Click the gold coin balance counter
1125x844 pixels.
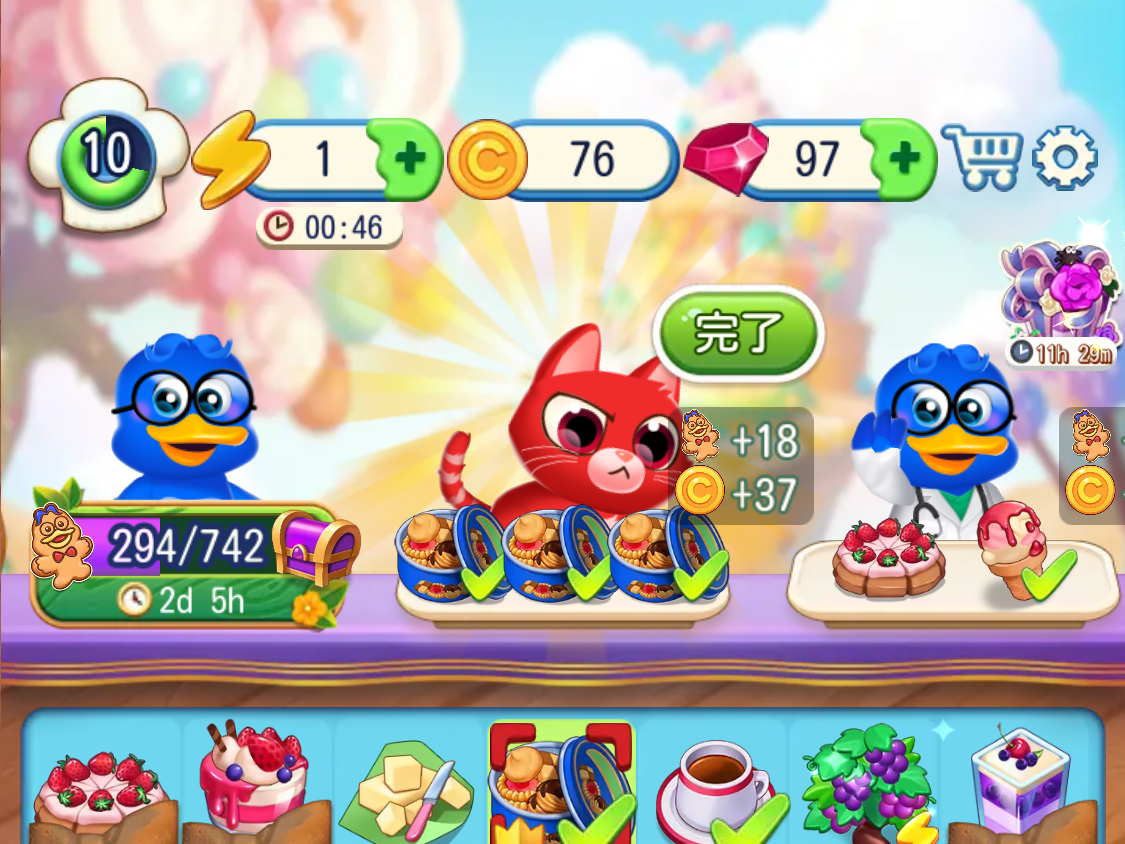[565, 158]
